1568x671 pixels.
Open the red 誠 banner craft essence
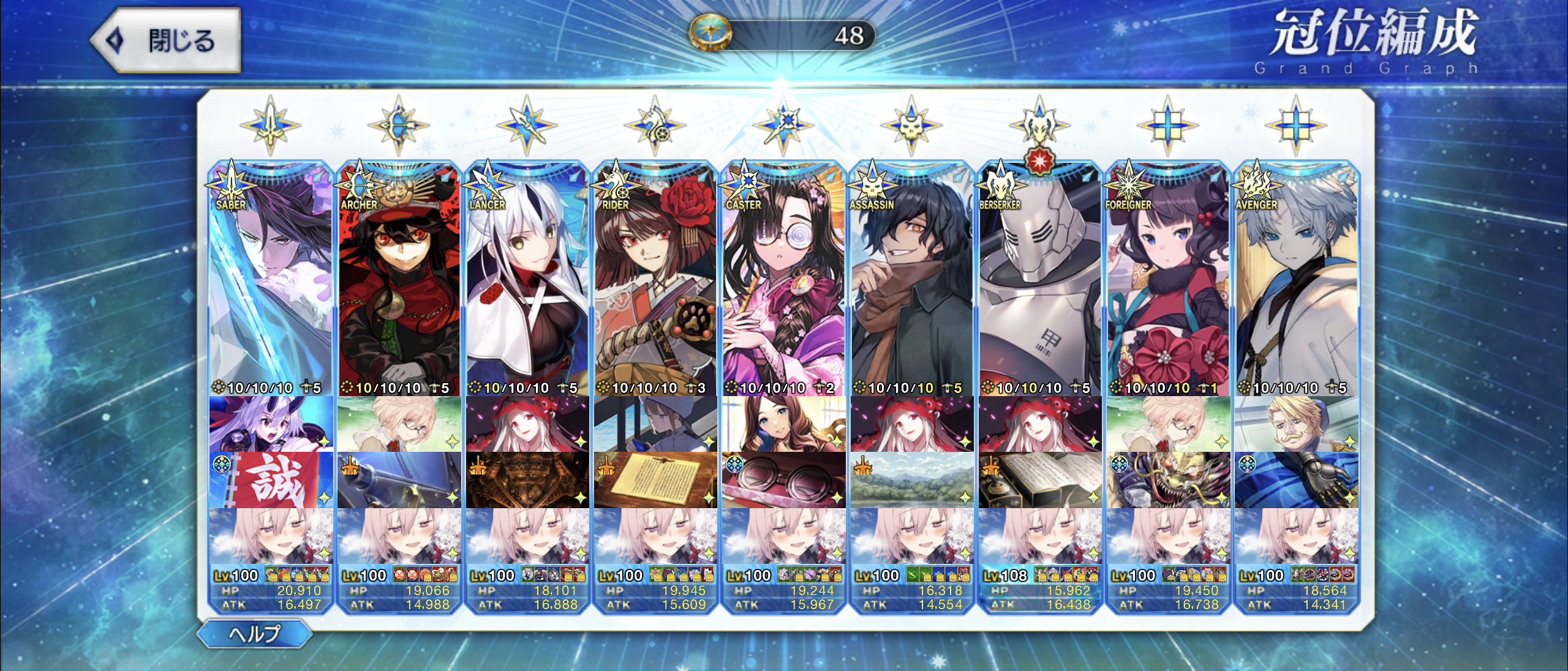(x=271, y=480)
